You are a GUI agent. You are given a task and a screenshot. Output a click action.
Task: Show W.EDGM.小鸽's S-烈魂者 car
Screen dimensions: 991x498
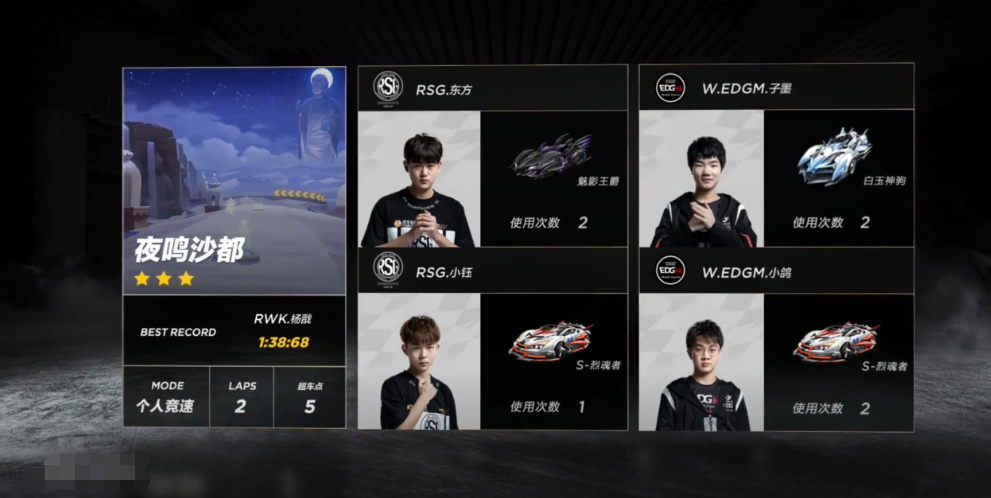[x=835, y=341]
